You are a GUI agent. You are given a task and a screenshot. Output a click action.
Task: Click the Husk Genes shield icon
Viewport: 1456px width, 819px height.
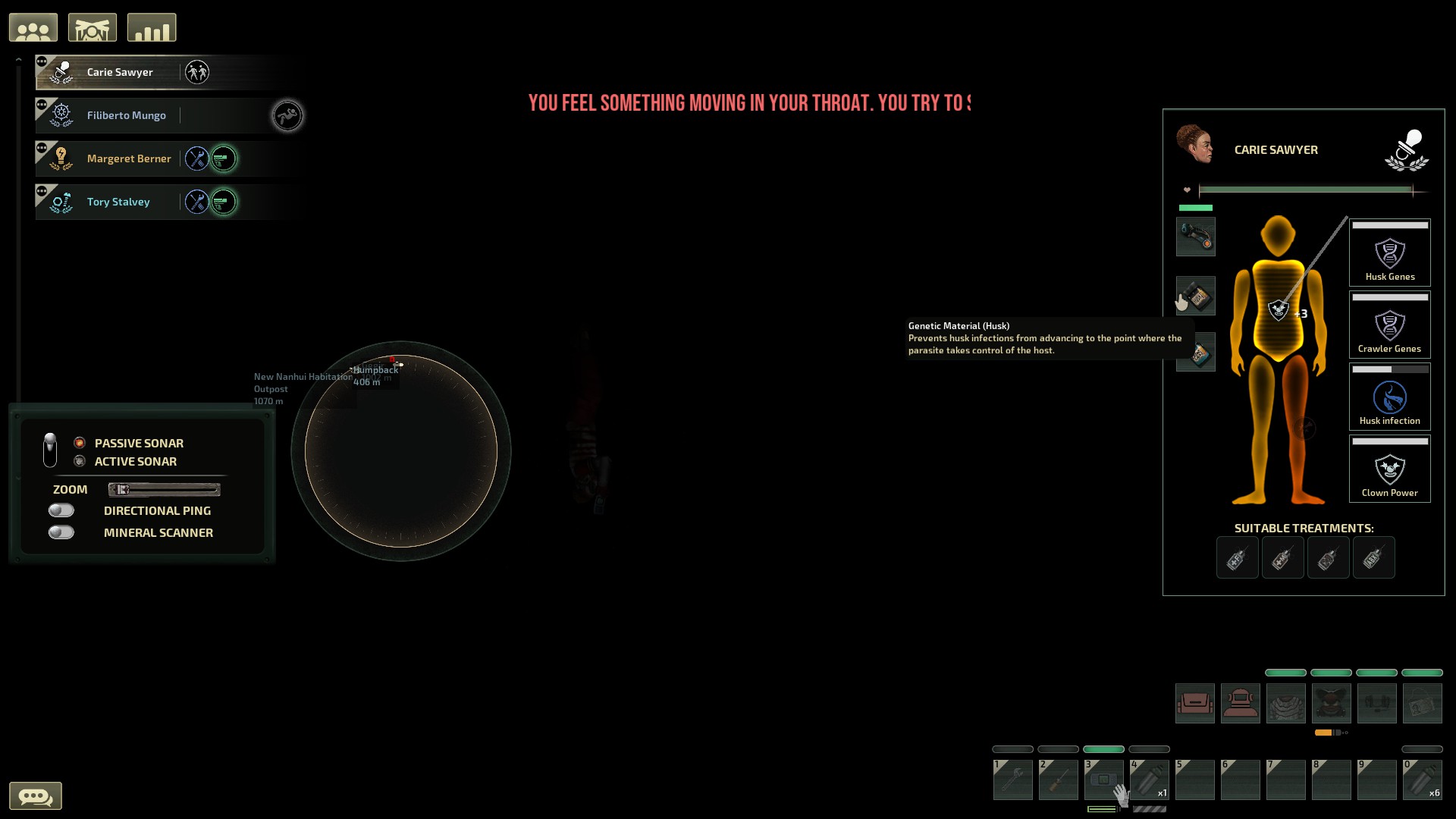(1390, 253)
